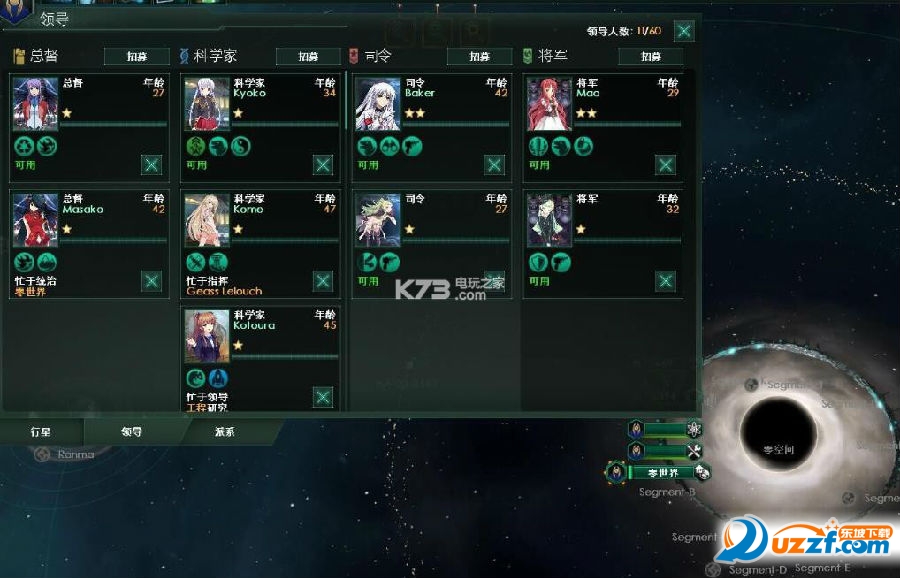Image resolution: width=900 pixels, height=578 pixels.
Task: Recruit a new governor (总督)
Action: [136, 57]
